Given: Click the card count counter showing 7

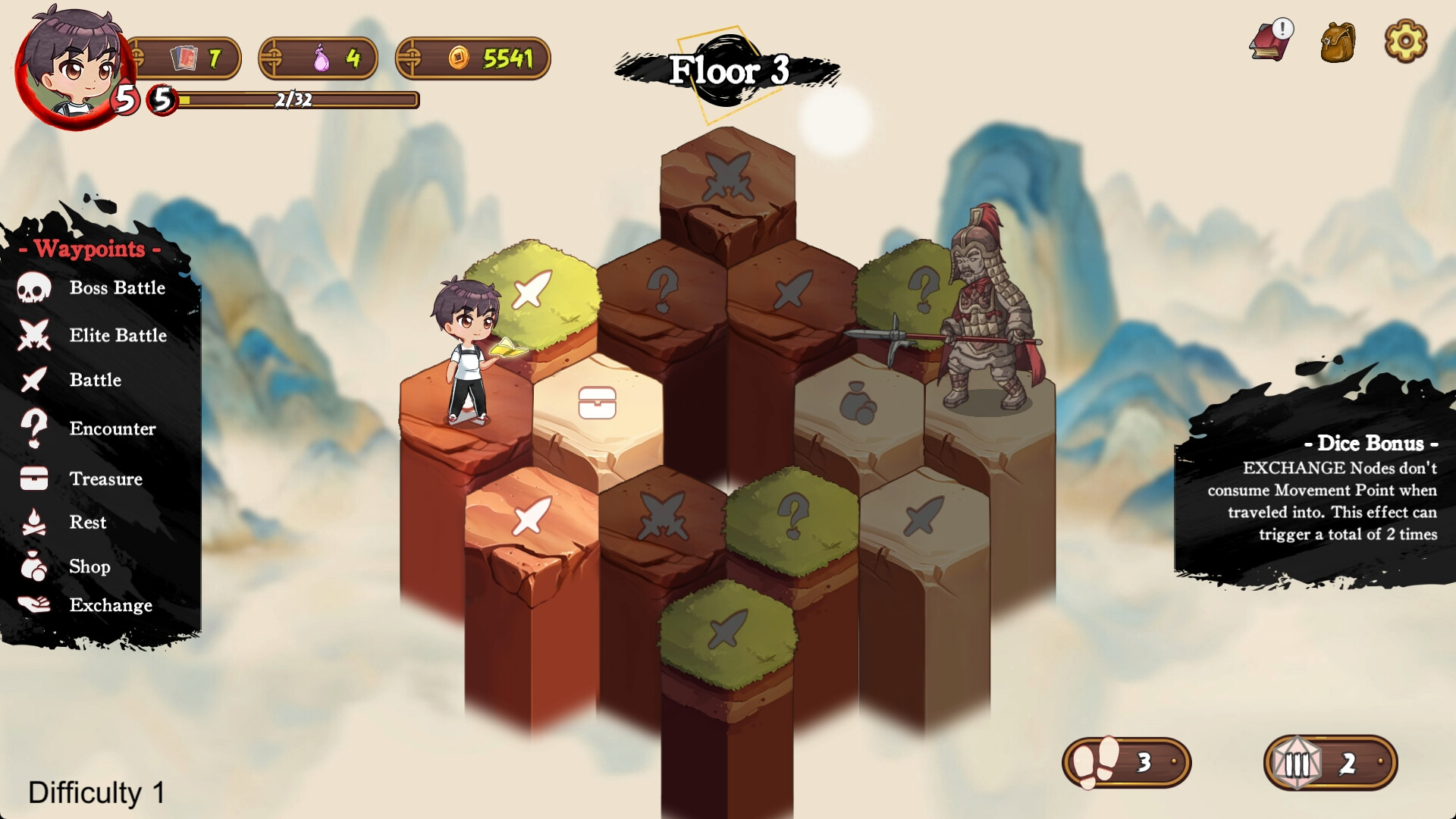Looking at the screenshot, I should coord(187,57).
